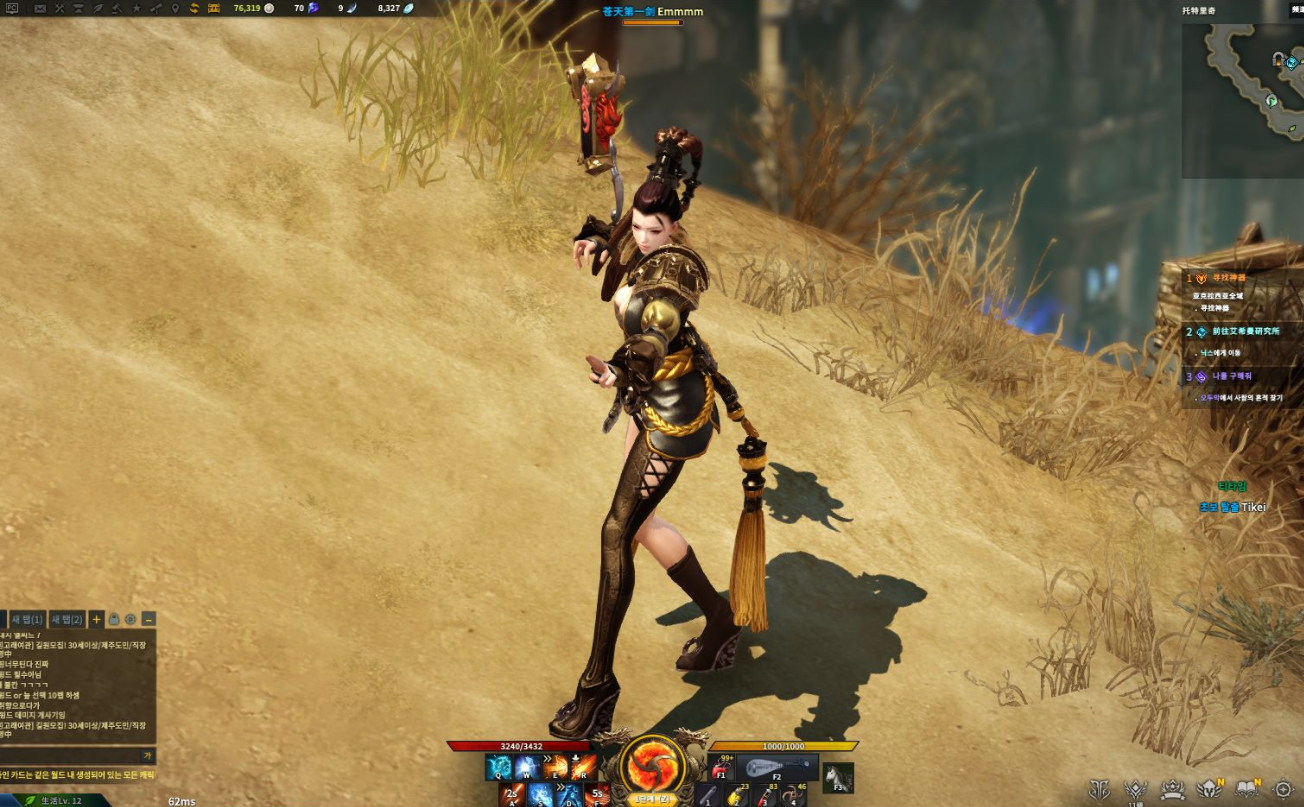Use the W lightning burst skill
The width and height of the screenshot is (1304, 807).
(526, 767)
